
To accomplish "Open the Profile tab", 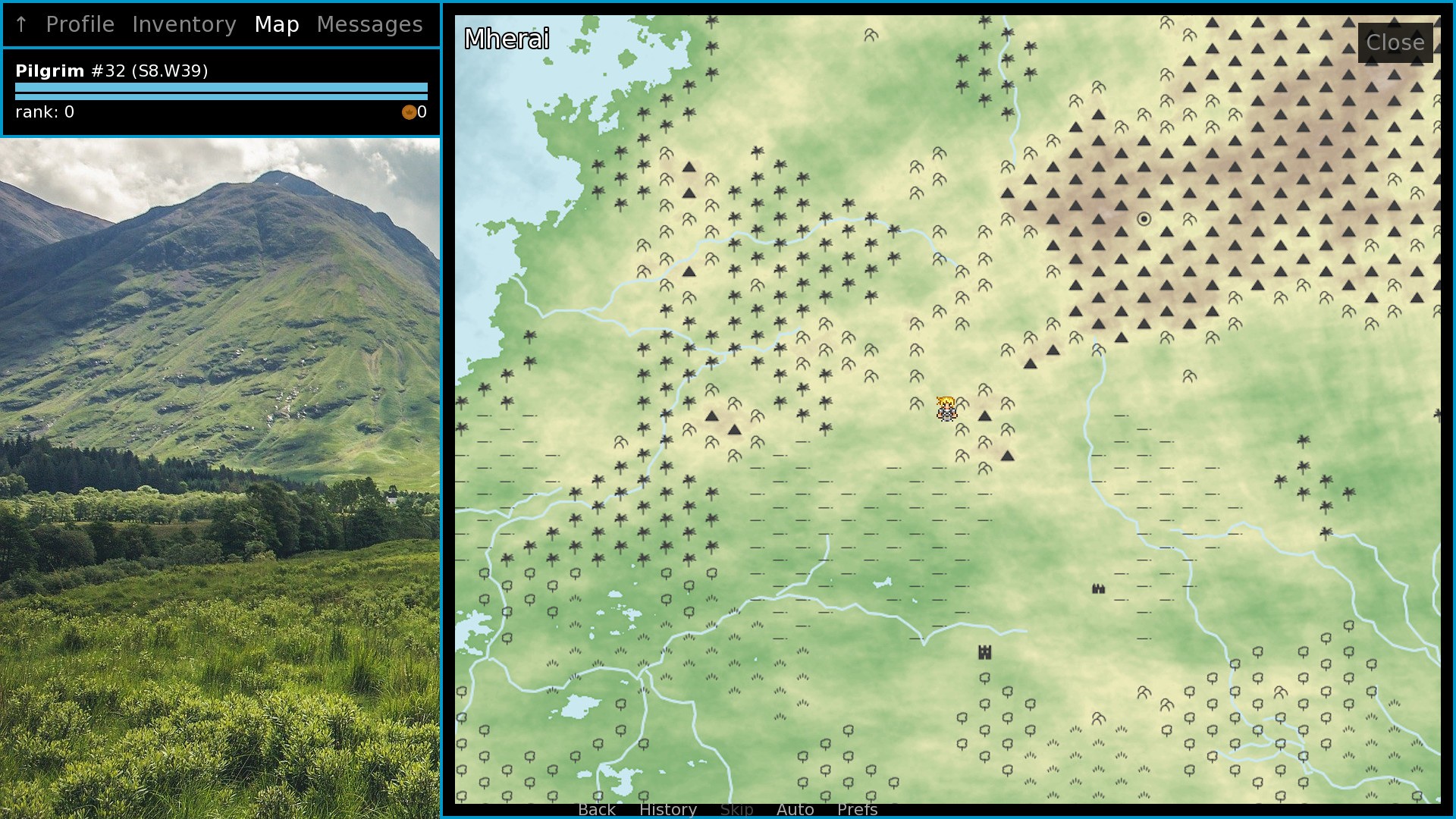I will tap(80, 24).
